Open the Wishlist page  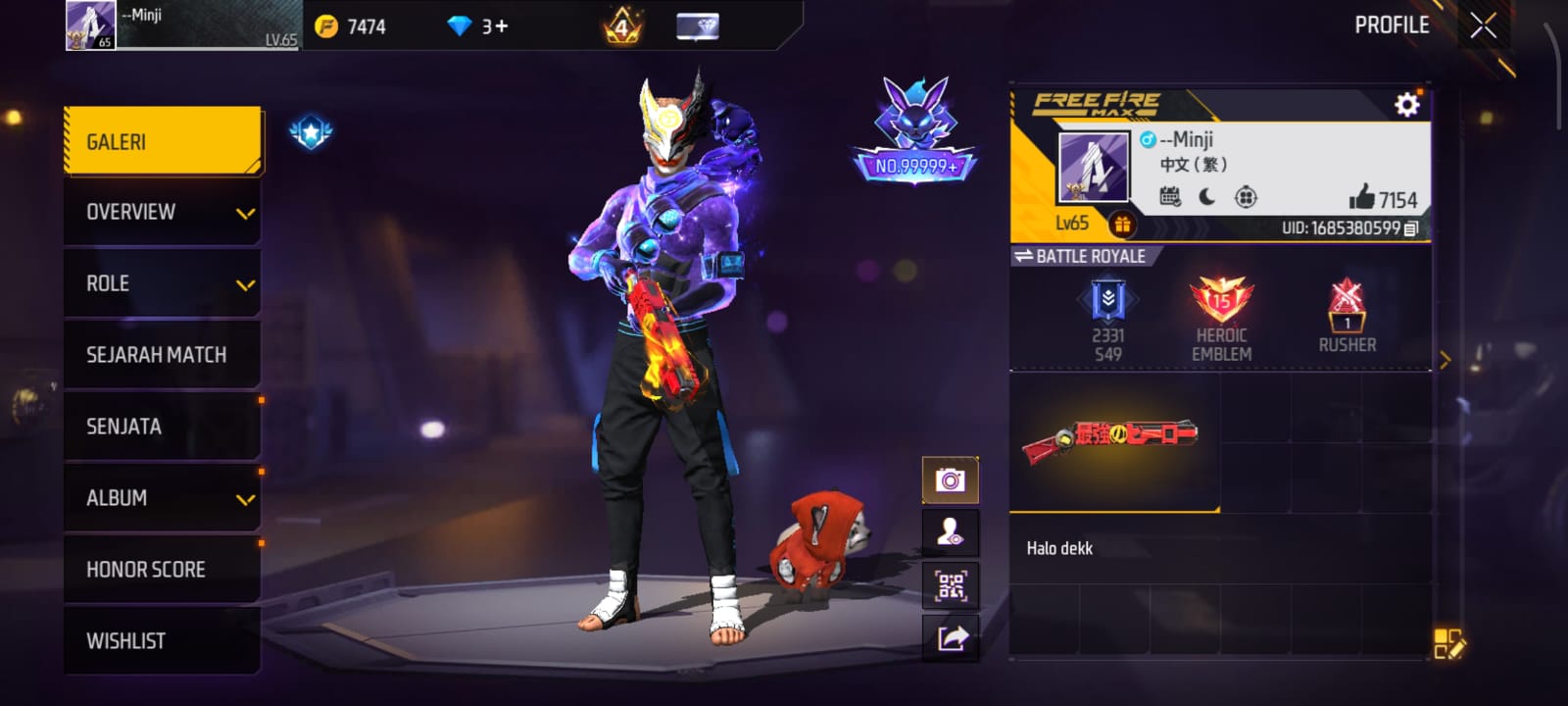tap(163, 641)
